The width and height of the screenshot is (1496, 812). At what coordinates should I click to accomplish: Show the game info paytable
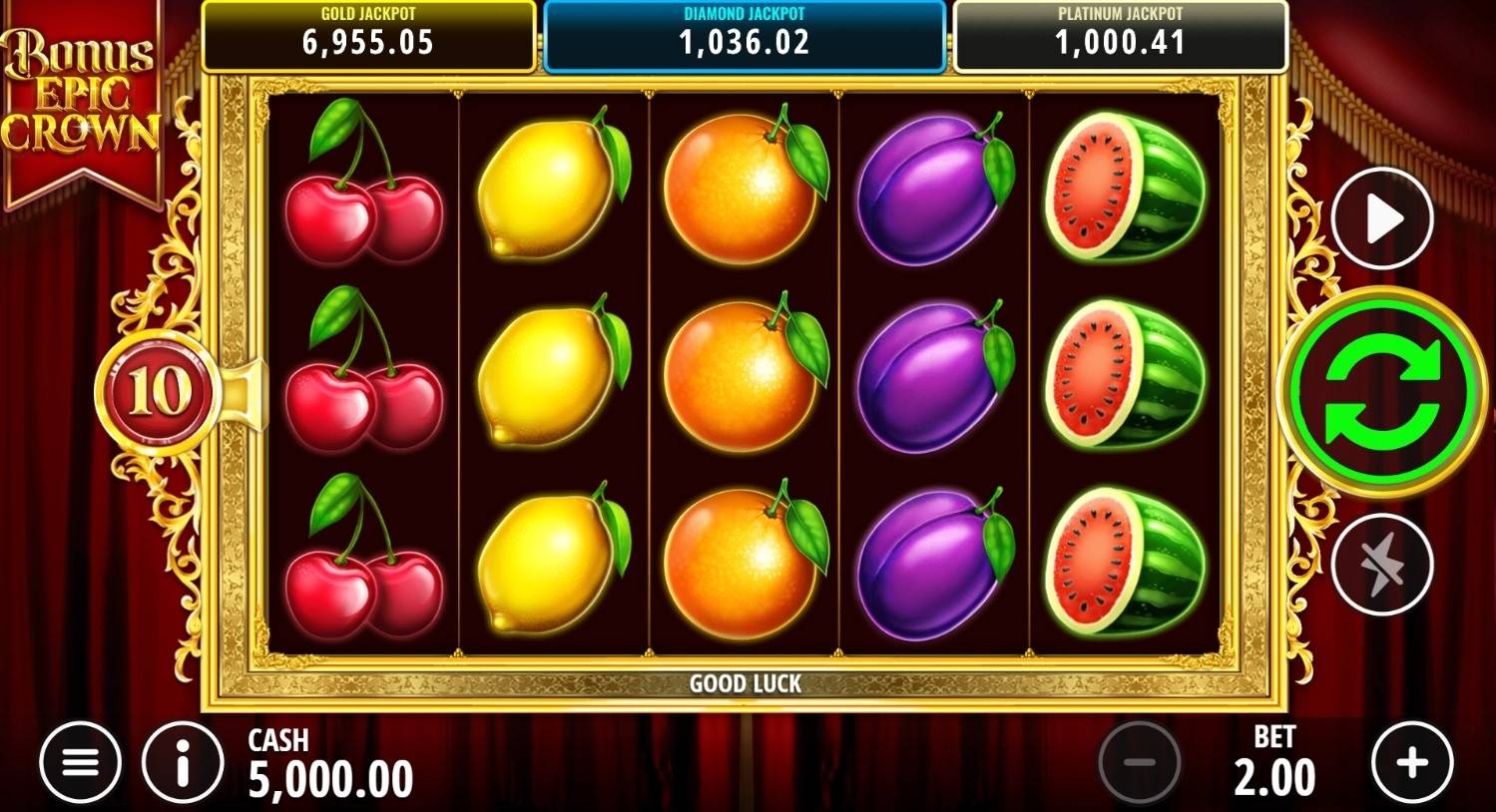pyautogui.click(x=183, y=763)
